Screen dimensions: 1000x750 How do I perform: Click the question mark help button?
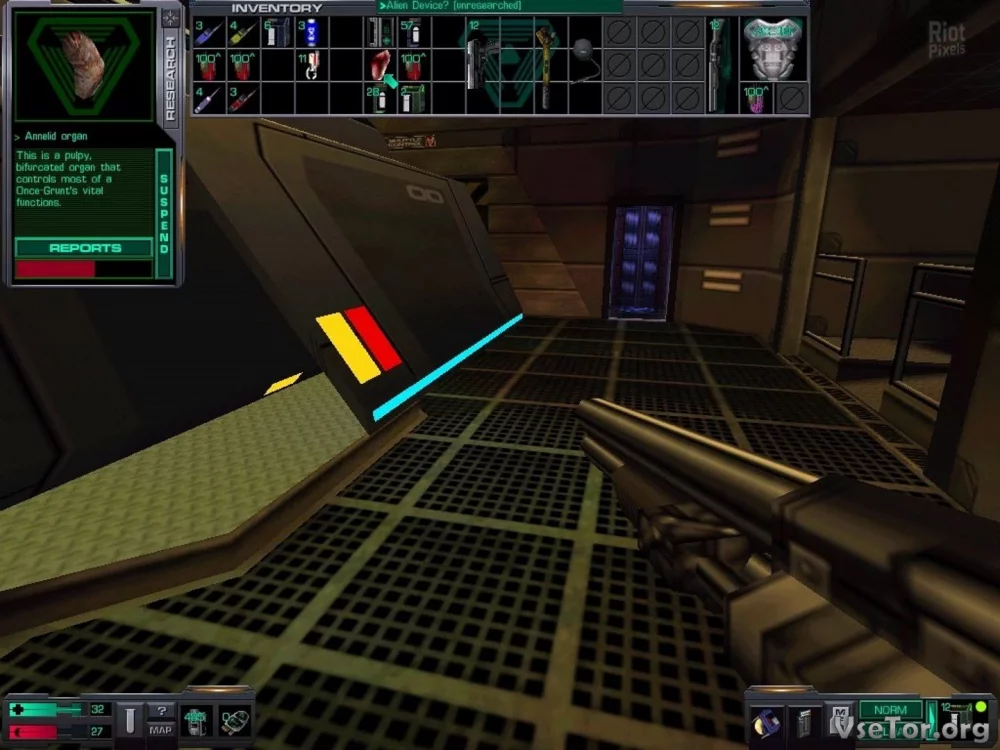point(161,710)
